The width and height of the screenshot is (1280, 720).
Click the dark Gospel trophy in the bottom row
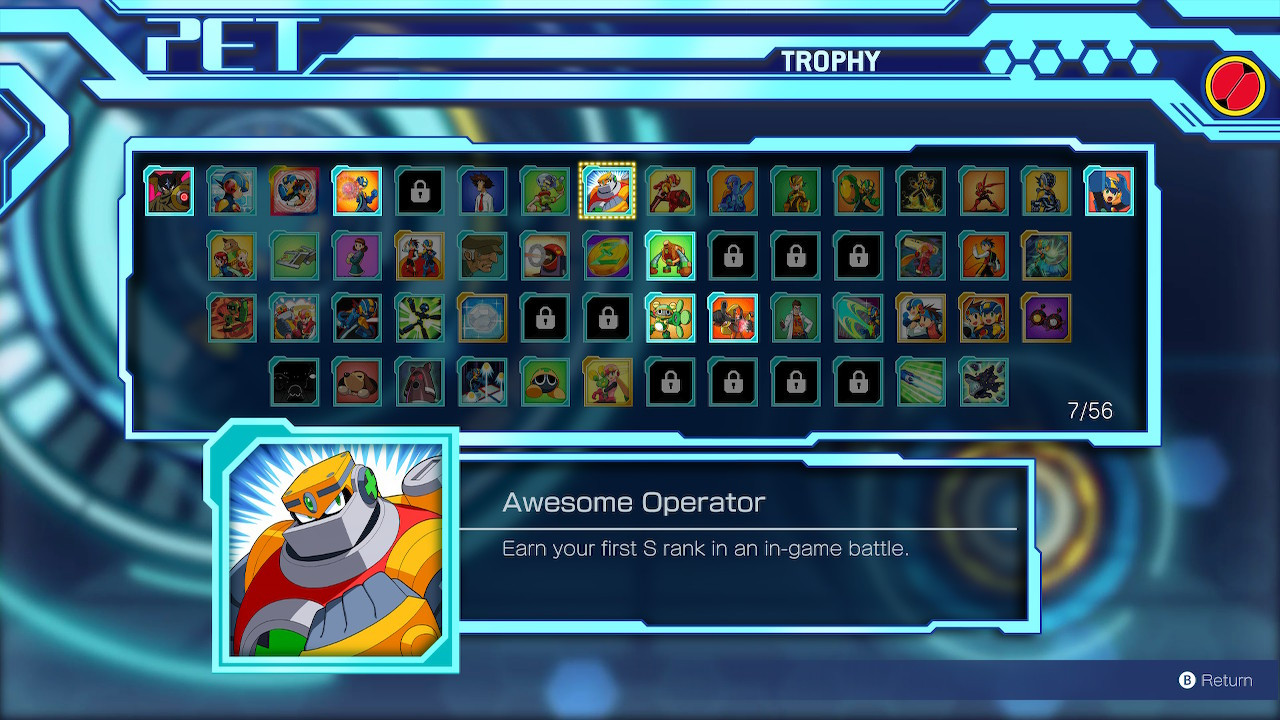(x=983, y=381)
